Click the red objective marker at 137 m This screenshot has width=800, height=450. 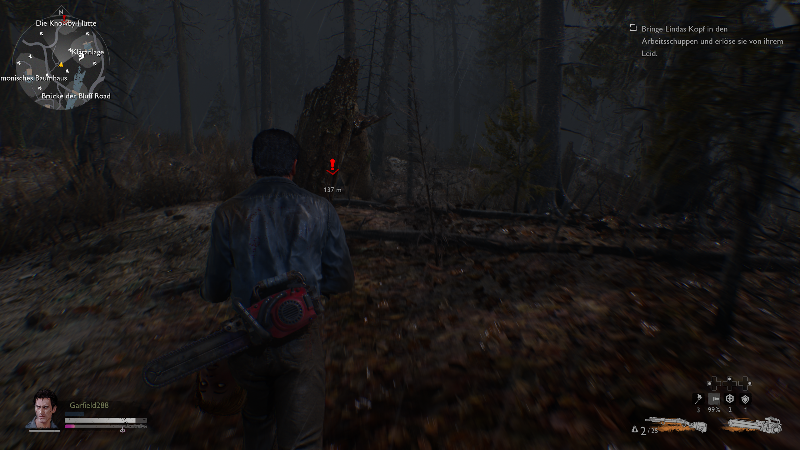333,168
